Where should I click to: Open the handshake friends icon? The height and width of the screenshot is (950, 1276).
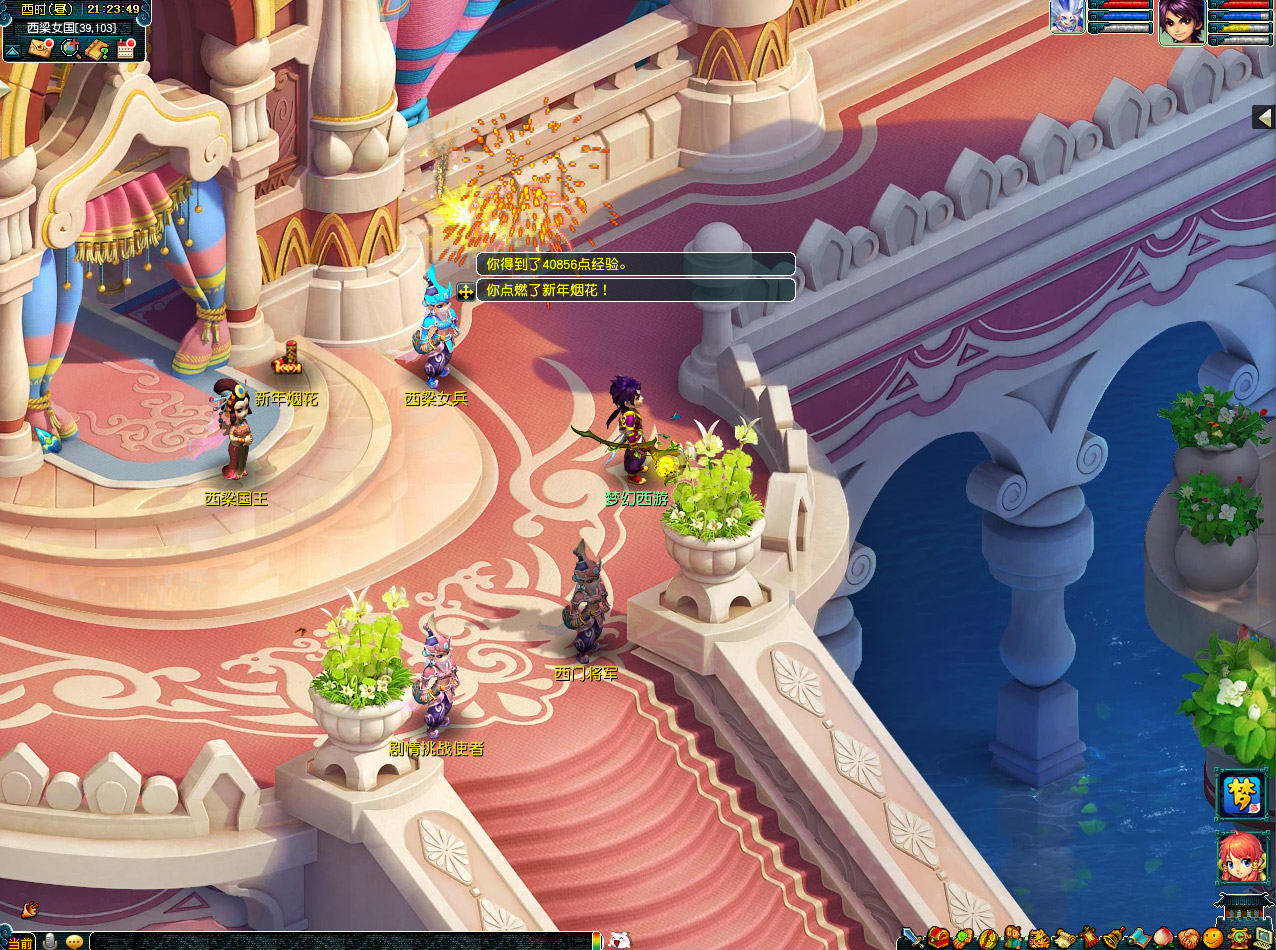1189,939
